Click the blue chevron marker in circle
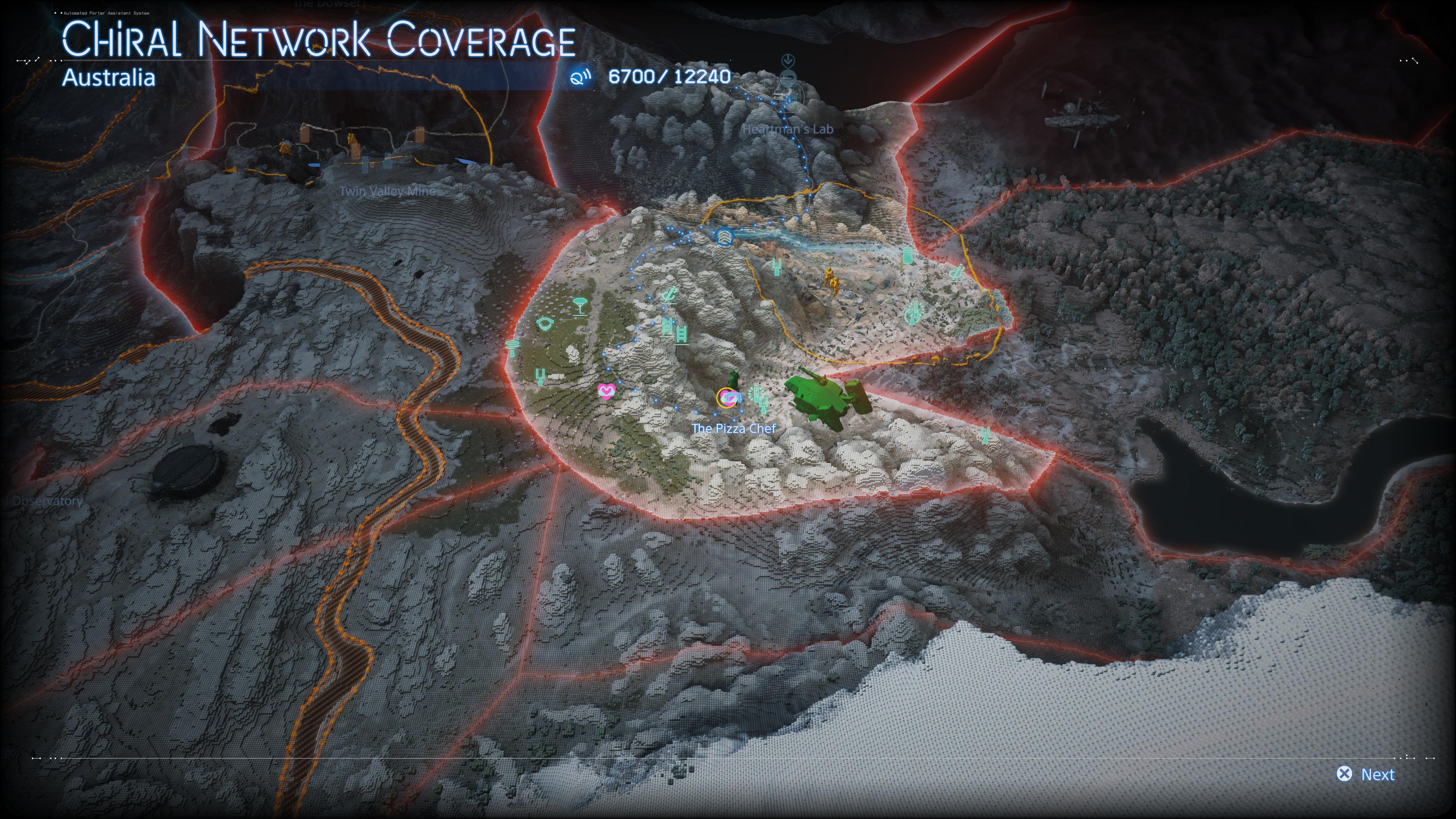 coord(723,236)
